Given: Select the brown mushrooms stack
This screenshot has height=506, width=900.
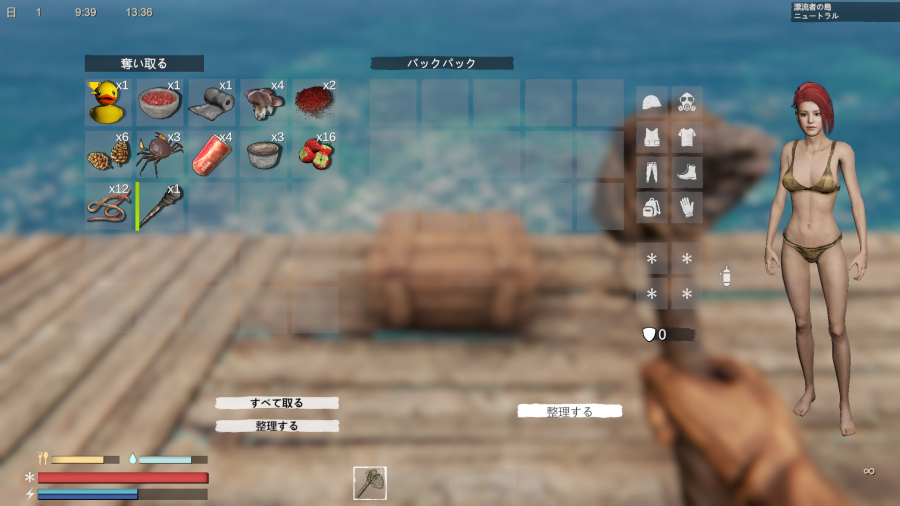Looking at the screenshot, I should (264, 102).
